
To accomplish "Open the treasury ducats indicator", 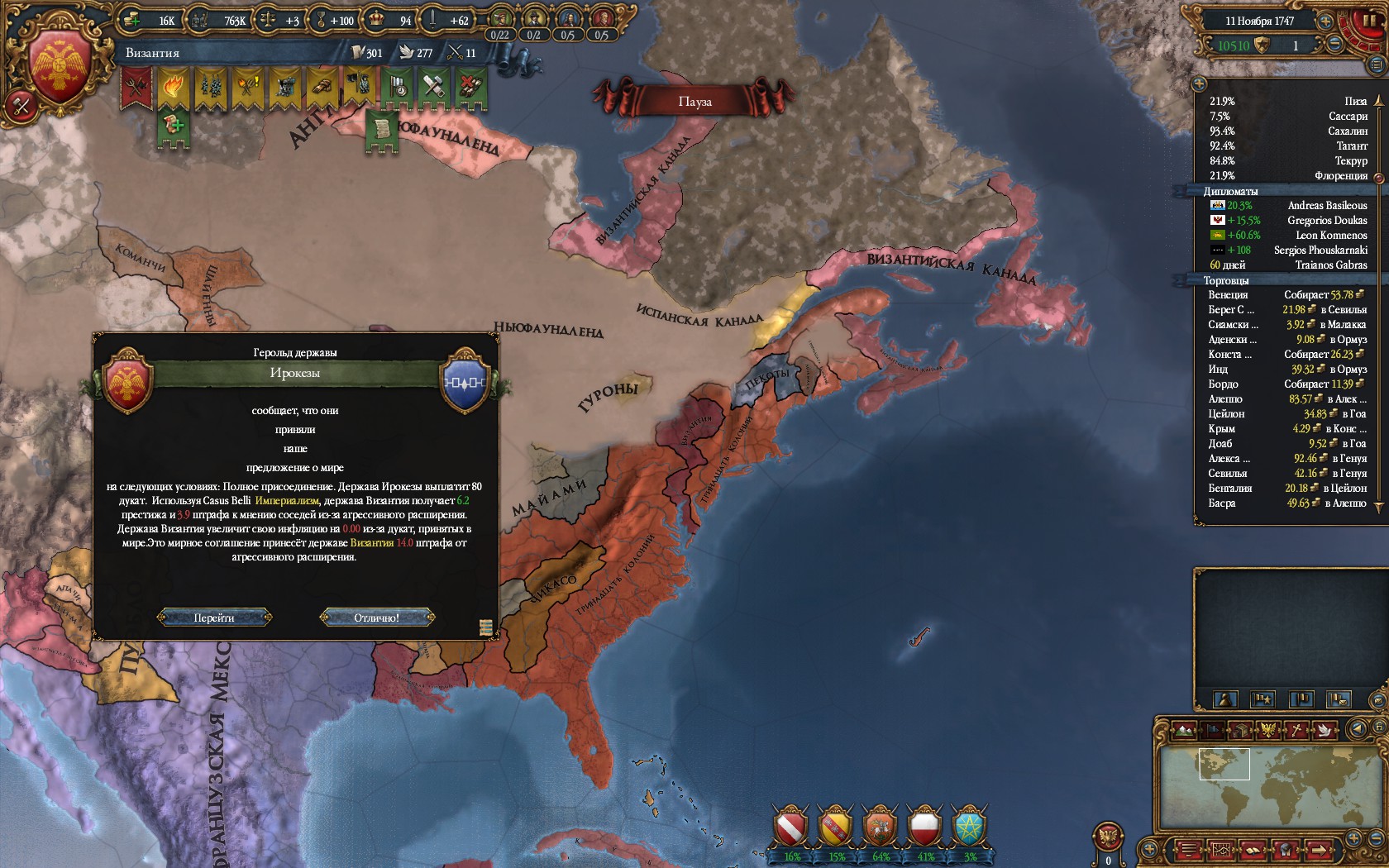I will [155, 20].
